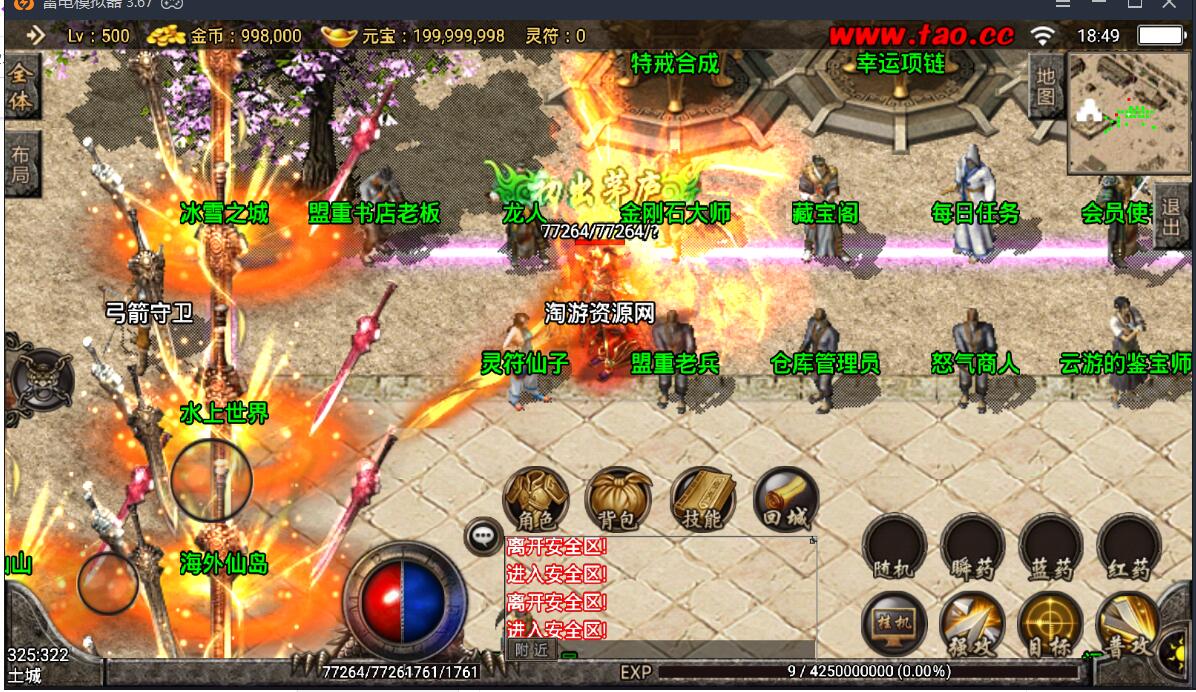The image size is (1196, 692).
Task: Activate the 强攻 forced attack skill
Action: (972, 624)
